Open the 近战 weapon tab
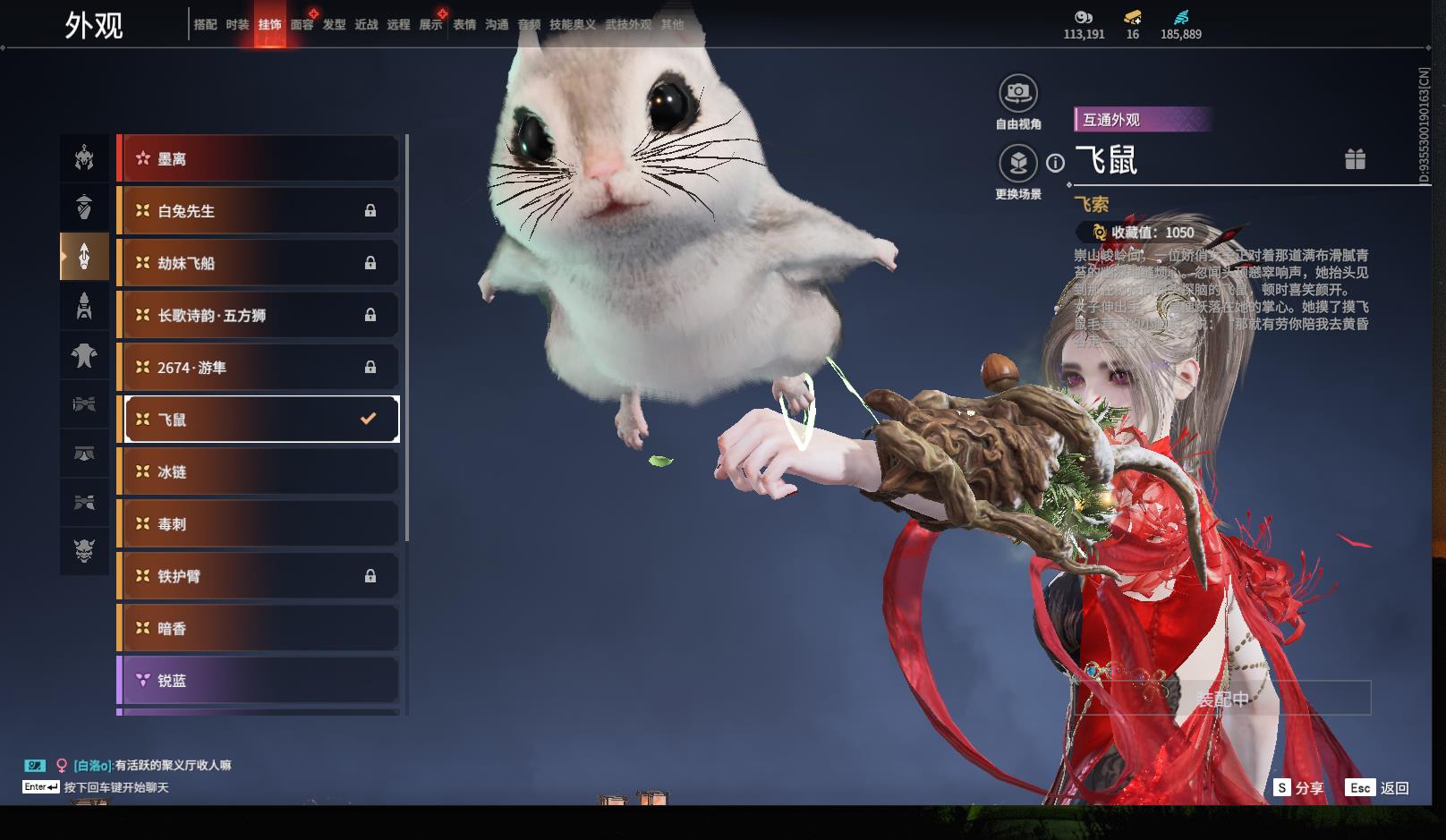Viewport: 1446px width, 840px height. pyautogui.click(x=366, y=25)
